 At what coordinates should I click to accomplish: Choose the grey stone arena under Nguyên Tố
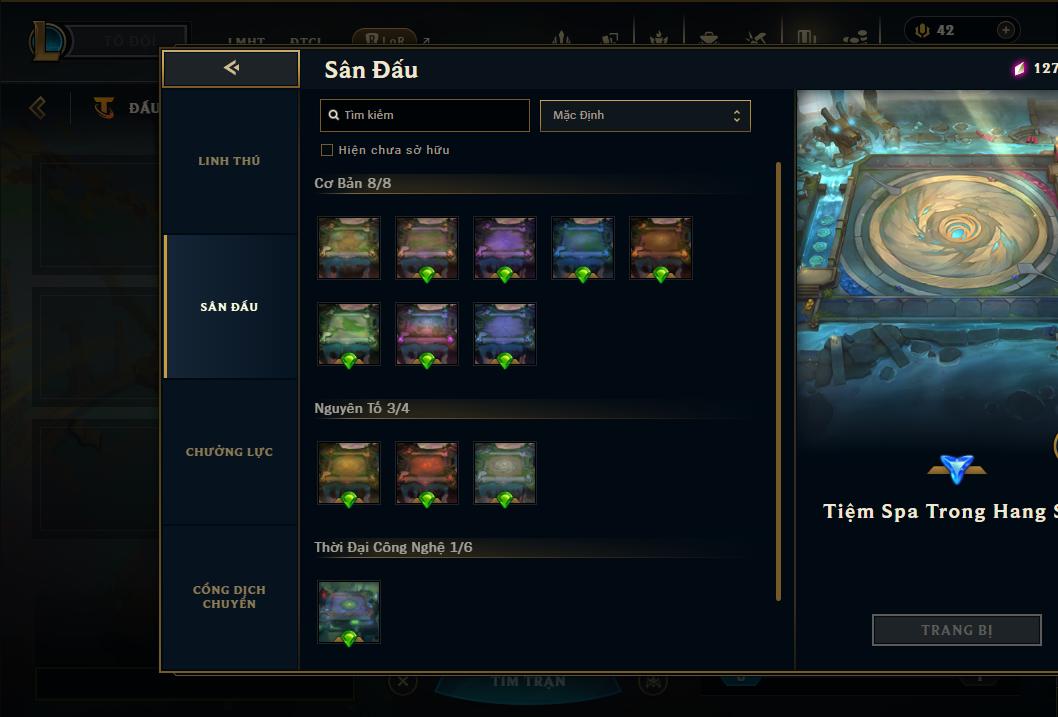tap(505, 472)
